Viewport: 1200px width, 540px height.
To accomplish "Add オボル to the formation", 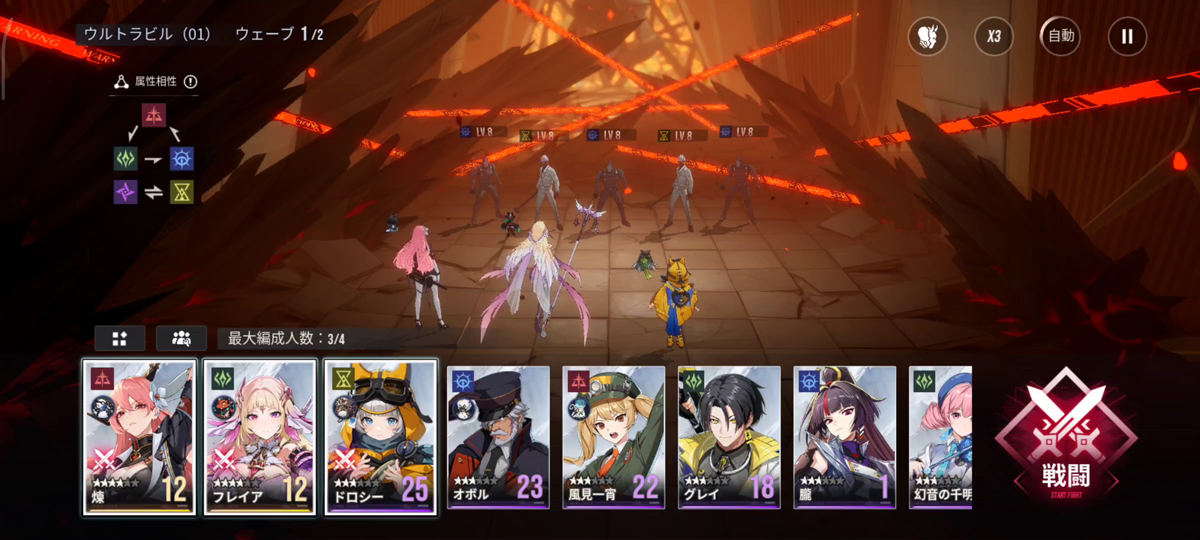I will coord(498,438).
